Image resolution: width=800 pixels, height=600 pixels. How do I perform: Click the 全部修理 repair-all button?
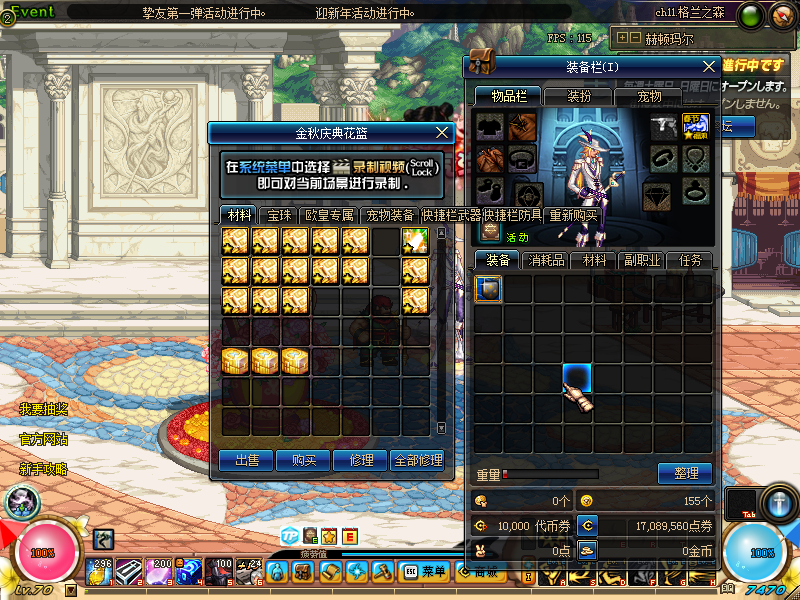pos(418,460)
